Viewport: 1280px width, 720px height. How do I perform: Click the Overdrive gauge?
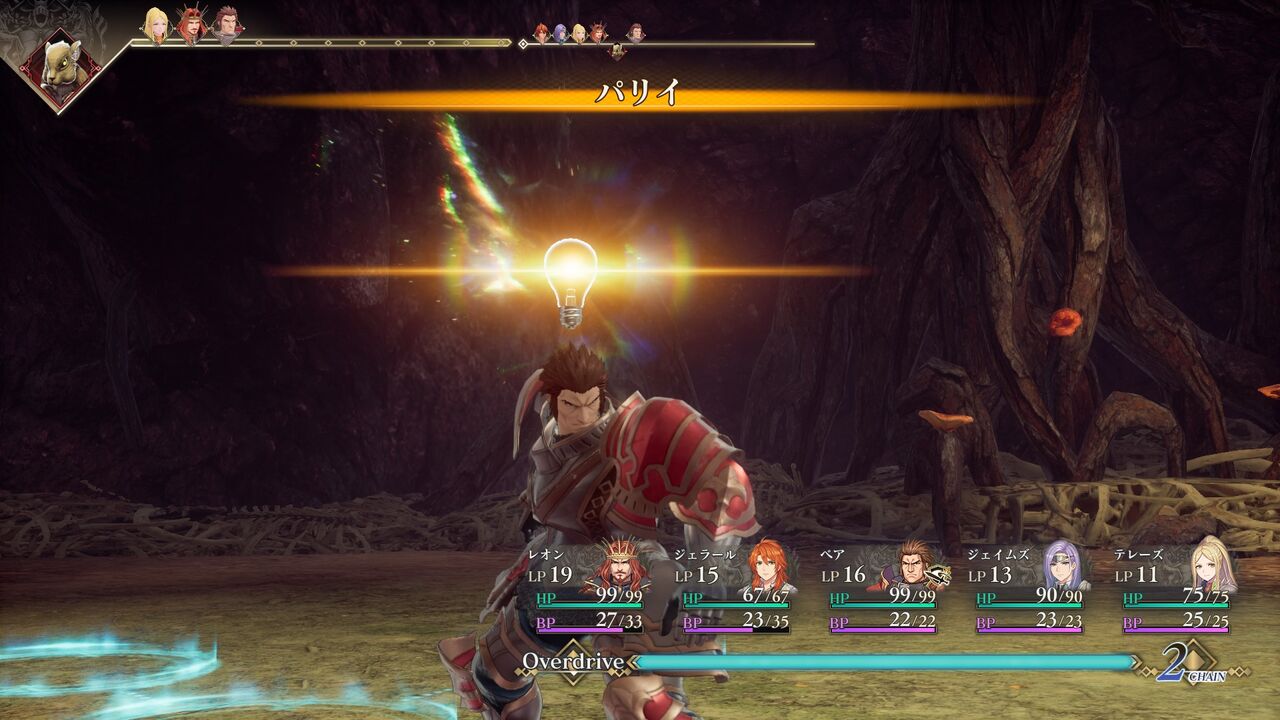point(885,662)
